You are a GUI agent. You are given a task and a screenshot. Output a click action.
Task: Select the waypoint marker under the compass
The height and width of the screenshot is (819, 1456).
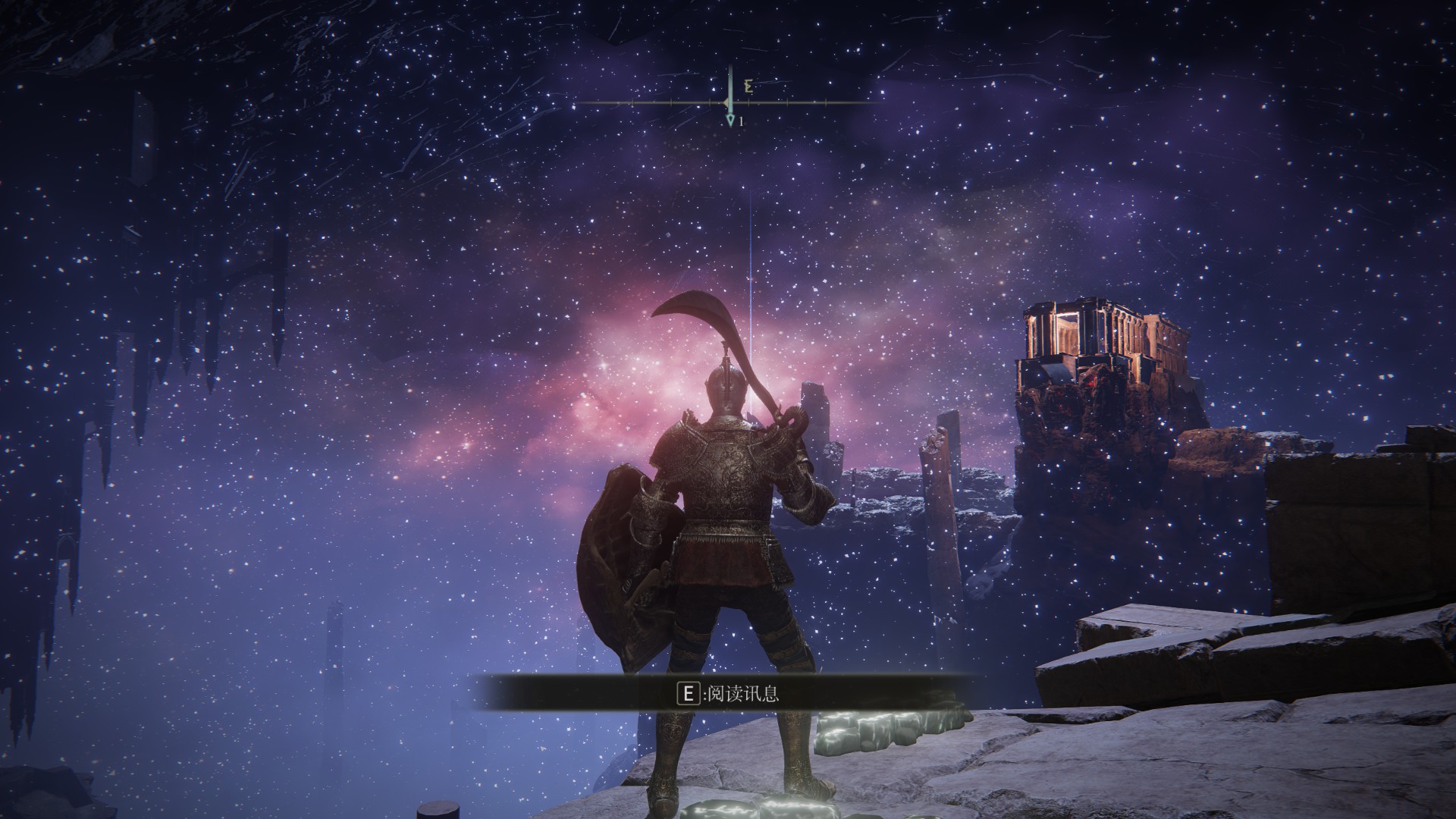(x=730, y=121)
